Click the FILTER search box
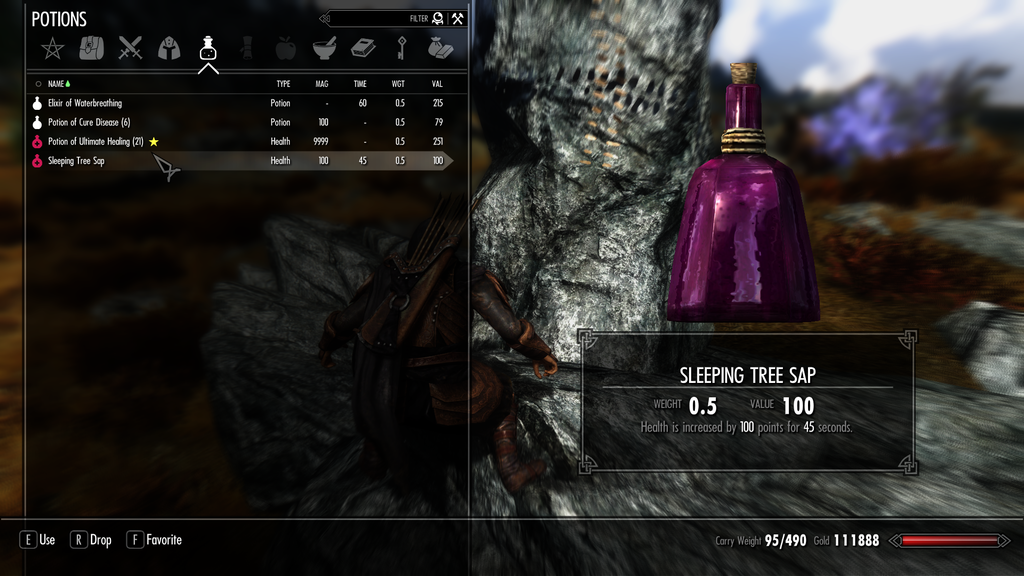Viewport: 1024px width, 576px height. pyautogui.click(x=380, y=18)
